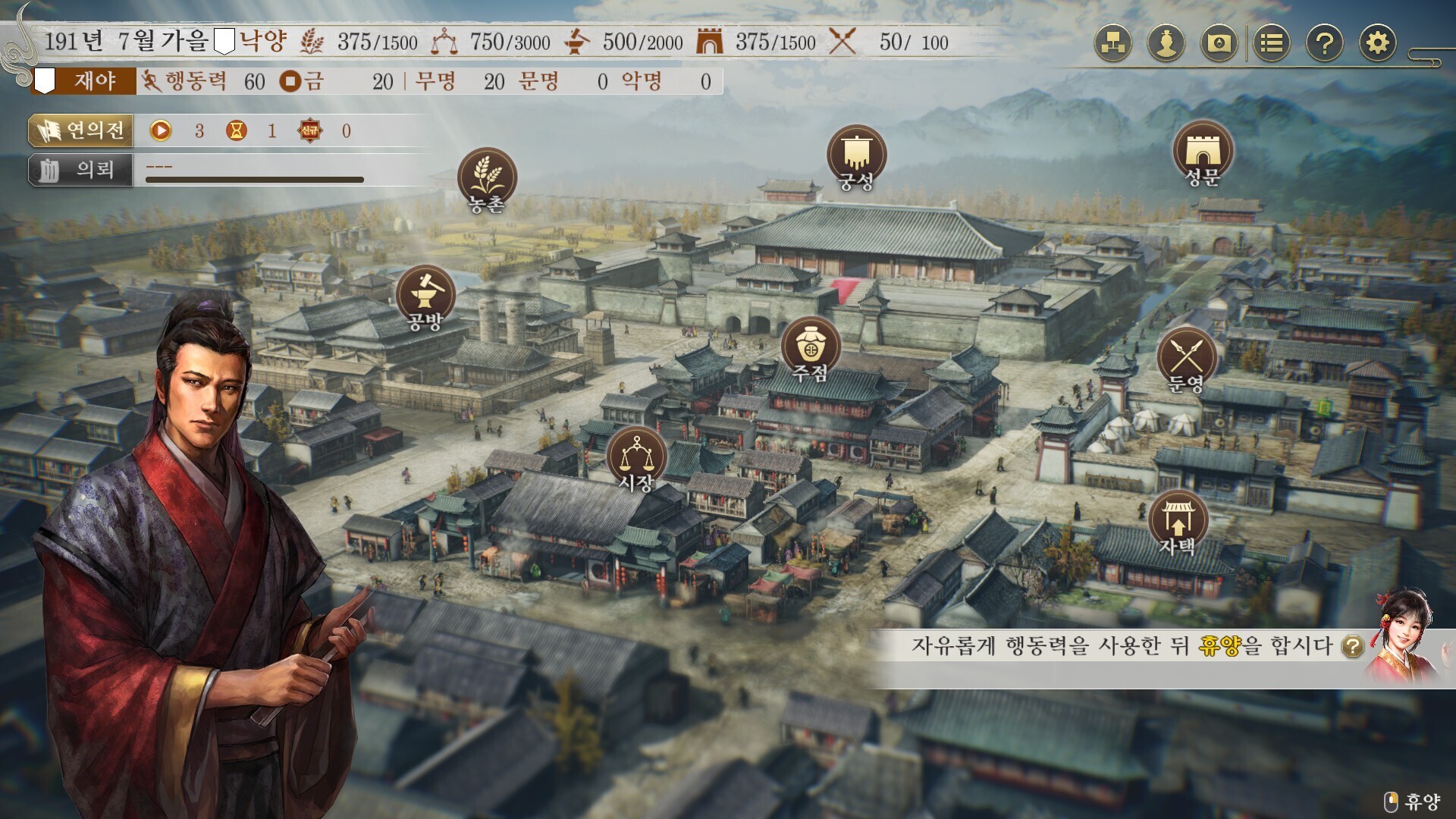
Task: Open the organization chart icon
Action: pos(1112,43)
